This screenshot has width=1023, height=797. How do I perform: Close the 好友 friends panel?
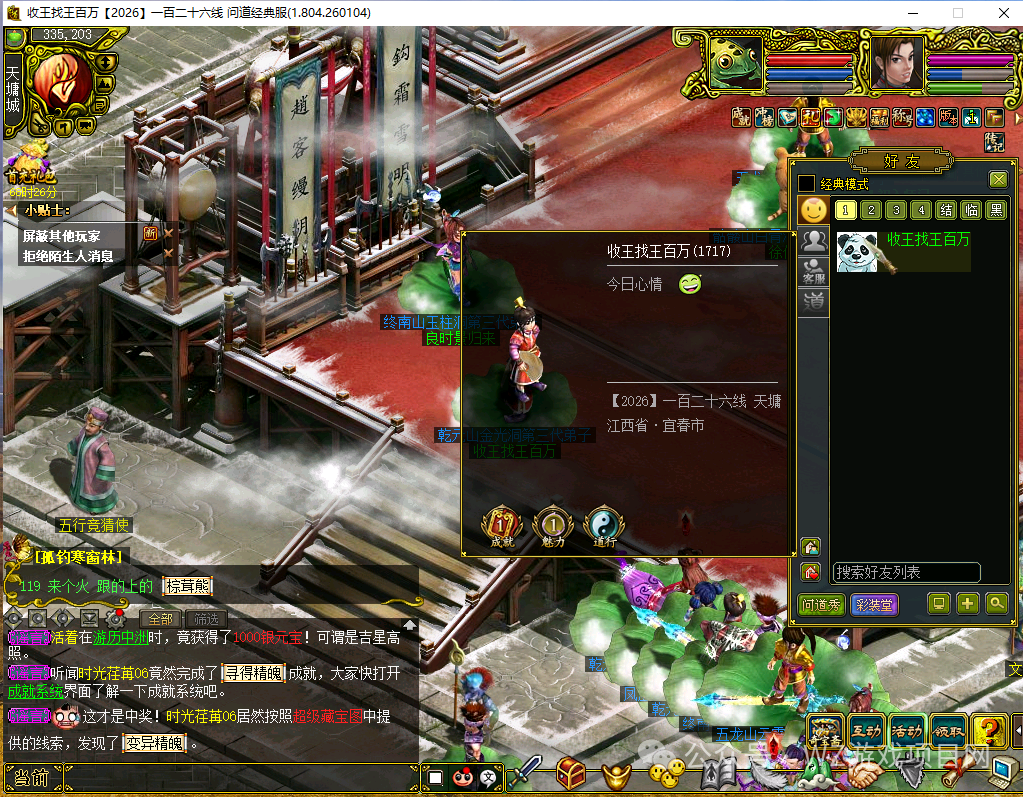[998, 180]
